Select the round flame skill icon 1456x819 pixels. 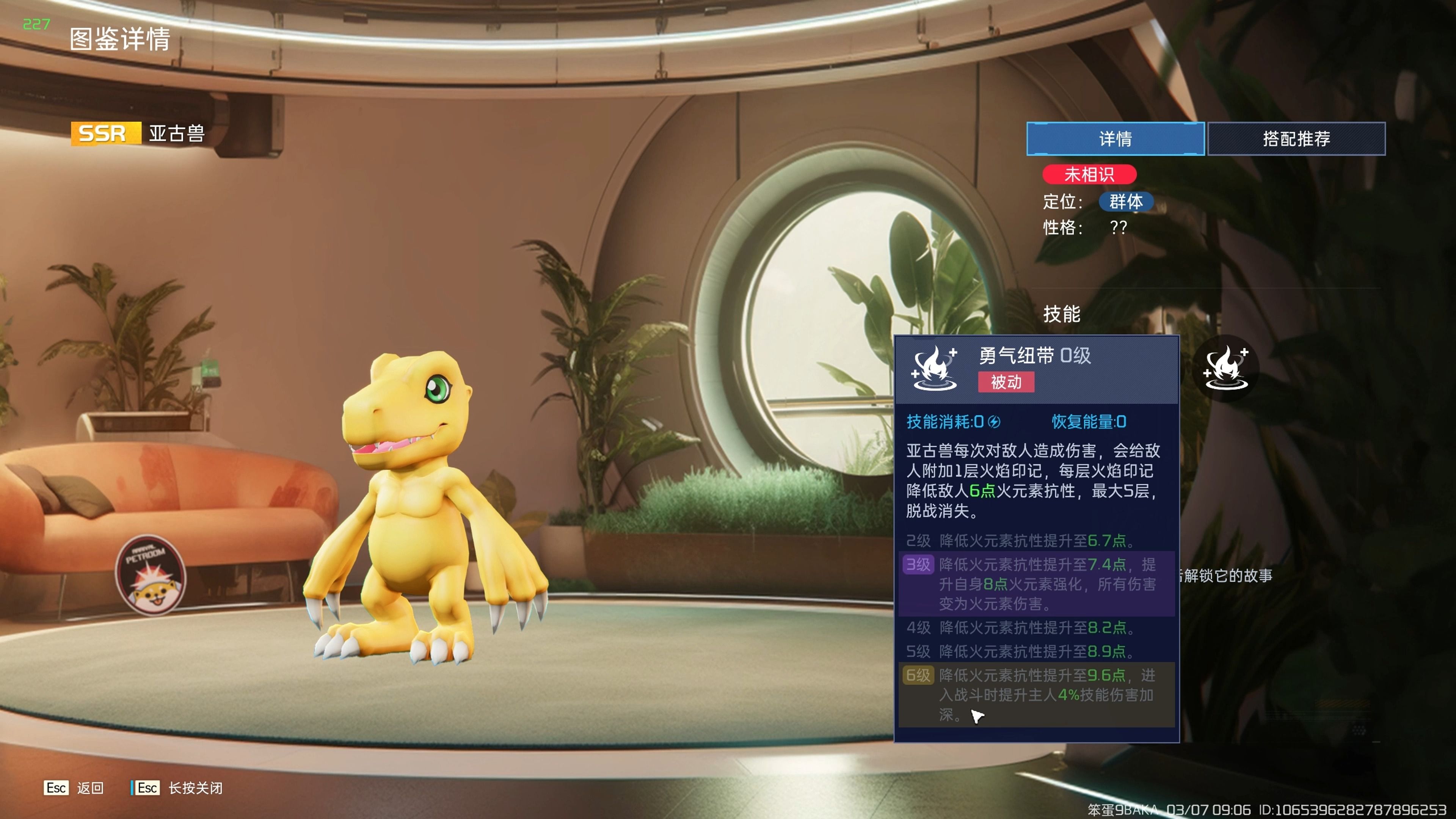[1225, 368]
